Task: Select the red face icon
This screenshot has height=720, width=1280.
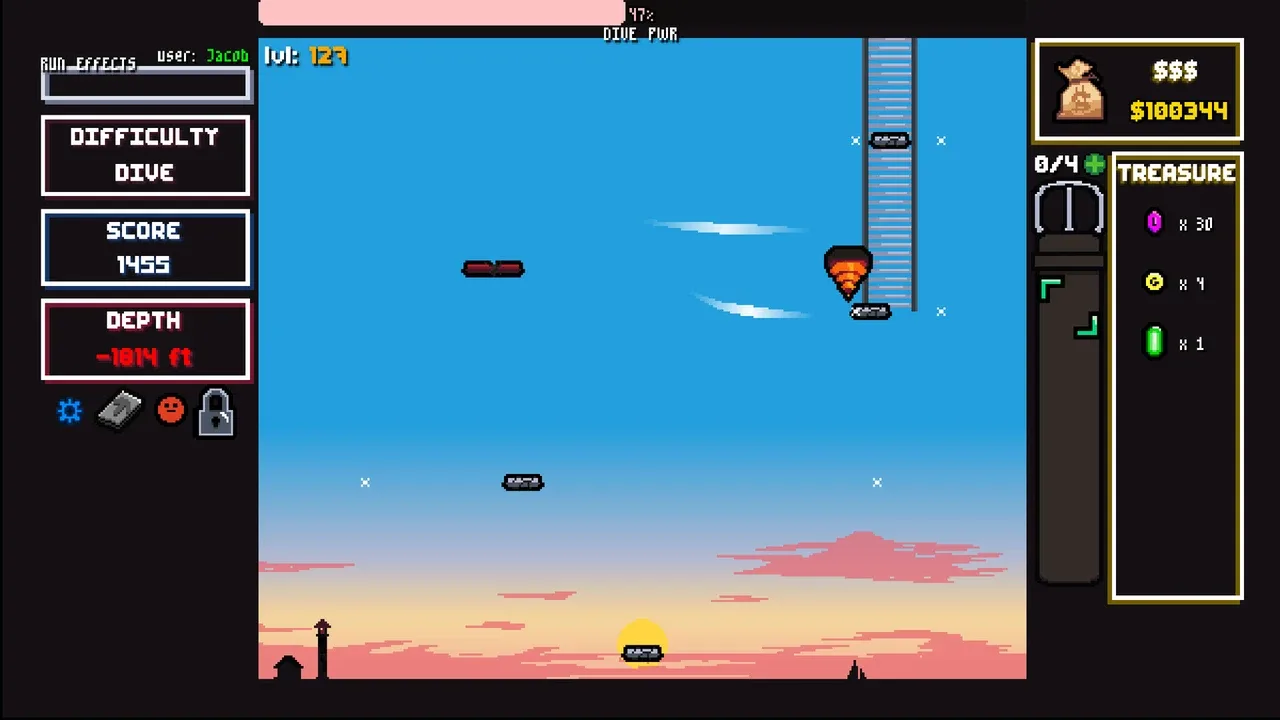Action: [171, 410]
